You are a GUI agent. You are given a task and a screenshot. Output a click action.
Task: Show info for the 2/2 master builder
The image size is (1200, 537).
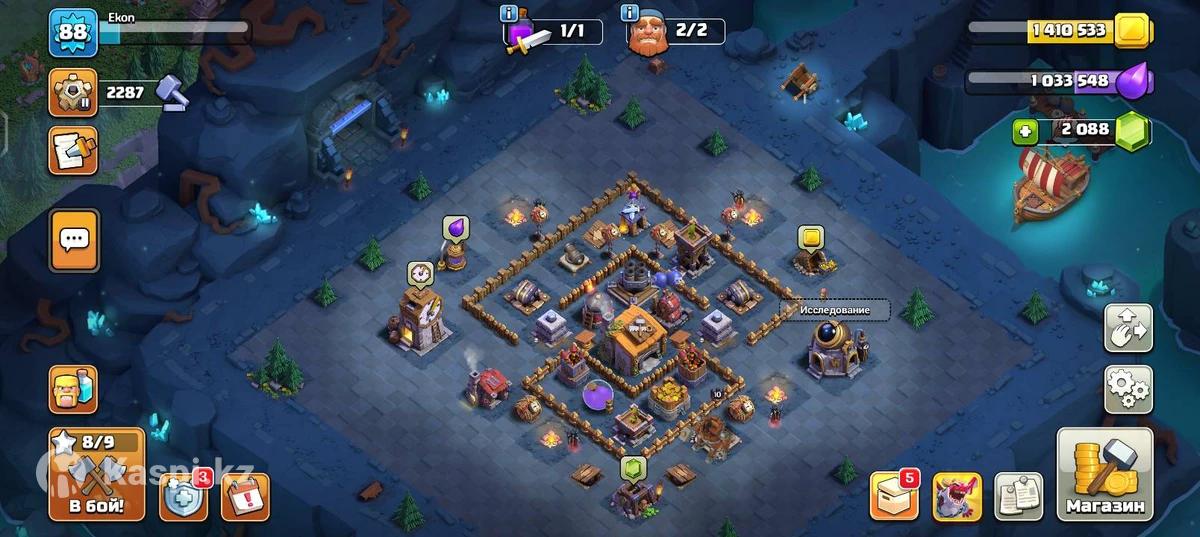point(630,13)
